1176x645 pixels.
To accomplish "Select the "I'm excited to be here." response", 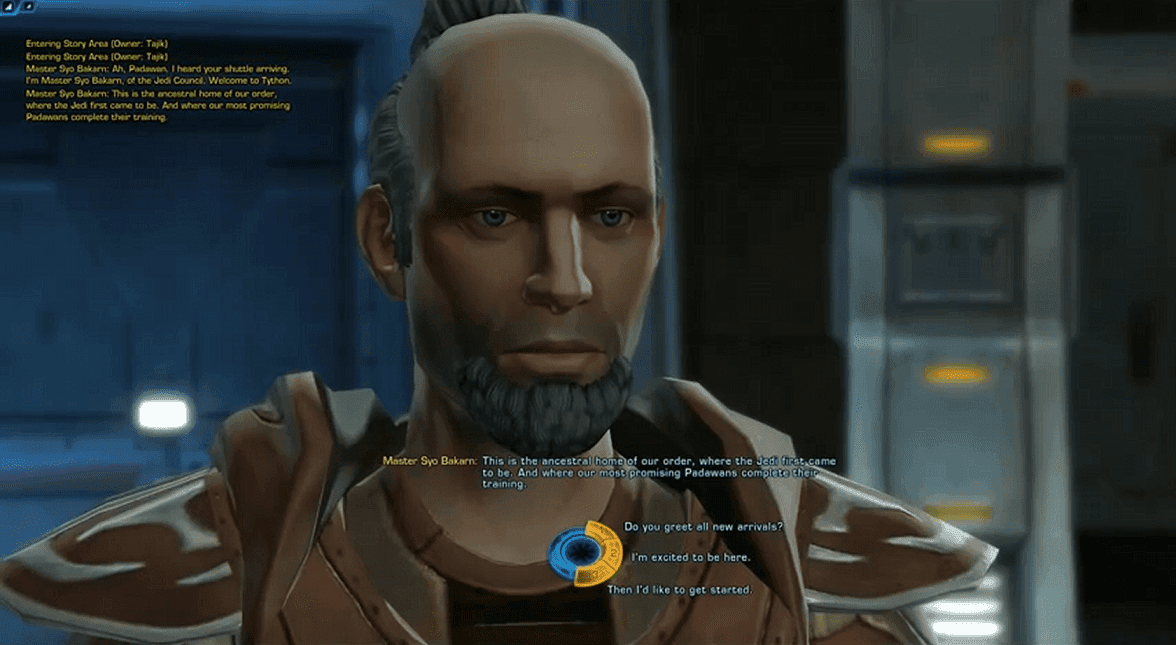I will 691,557.
